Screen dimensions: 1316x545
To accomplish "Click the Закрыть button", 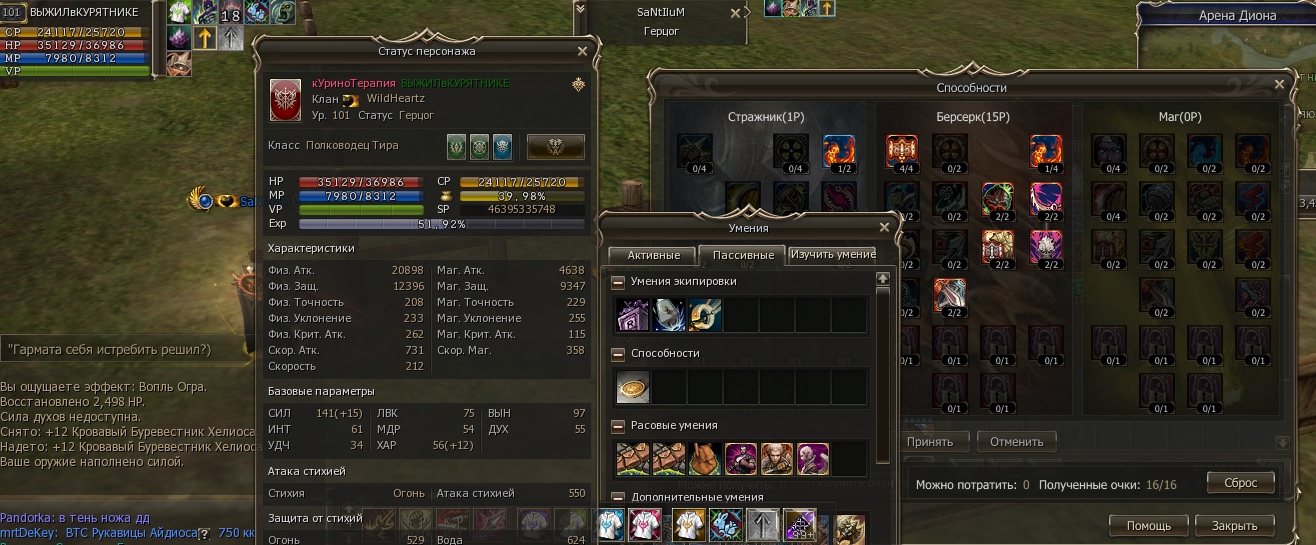I will 1234,526.
